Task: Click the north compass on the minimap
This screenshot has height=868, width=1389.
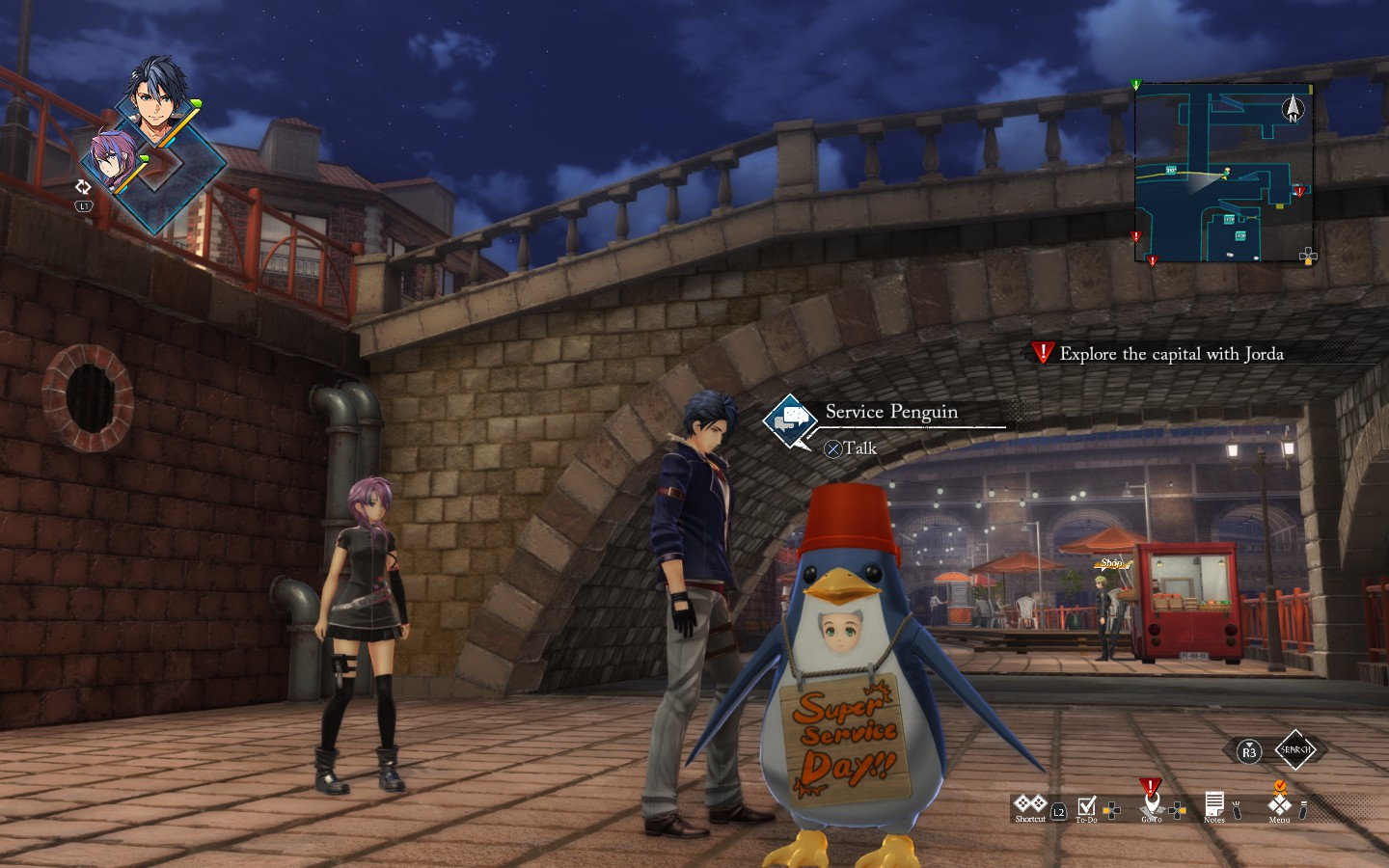Action: coord(1293,109)
